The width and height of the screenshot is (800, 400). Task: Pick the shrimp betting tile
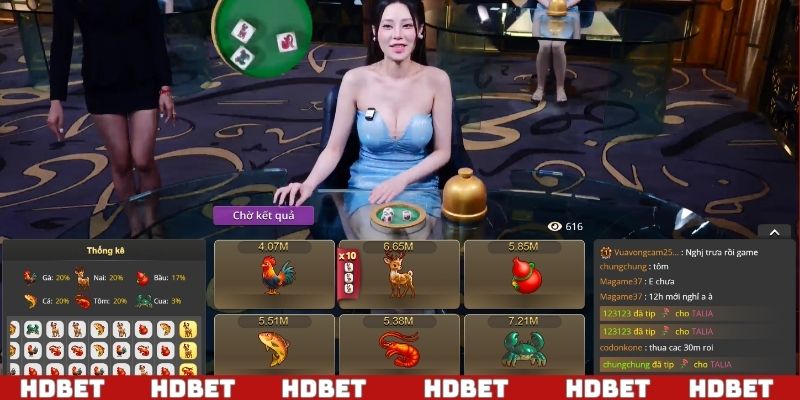[x=400, y=346]
